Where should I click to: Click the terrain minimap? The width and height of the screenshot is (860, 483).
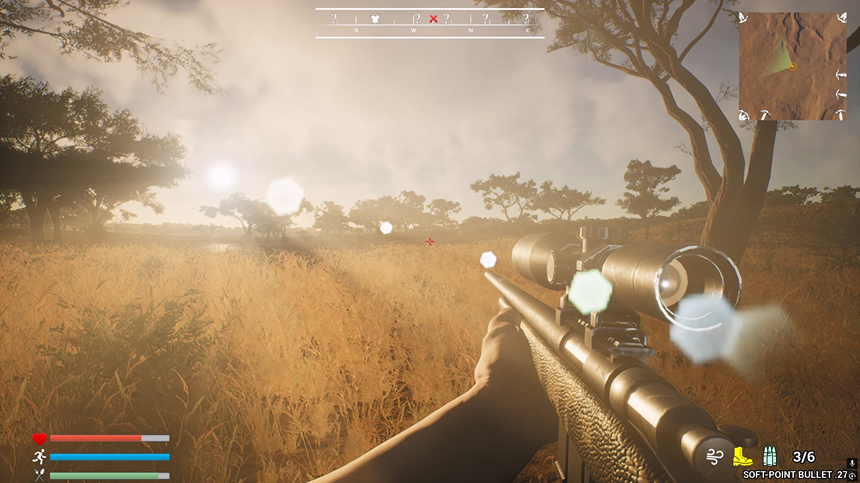(x=792, y=65)
